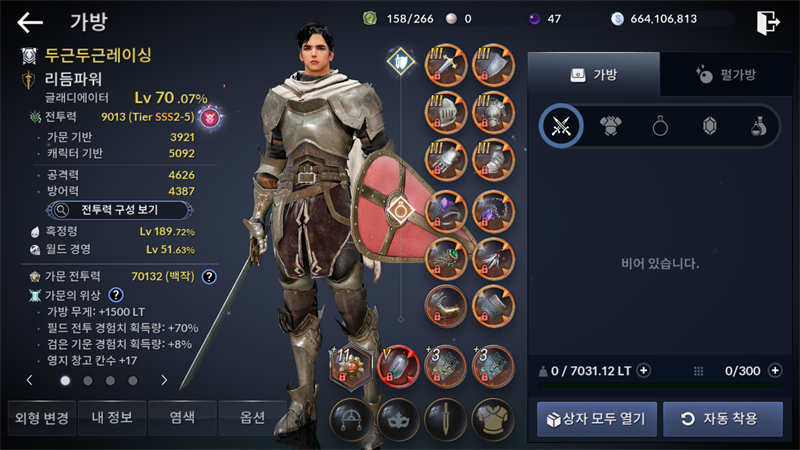Show ring accessory items filter
Screen dimensions: 800x450
coord(660,126)
